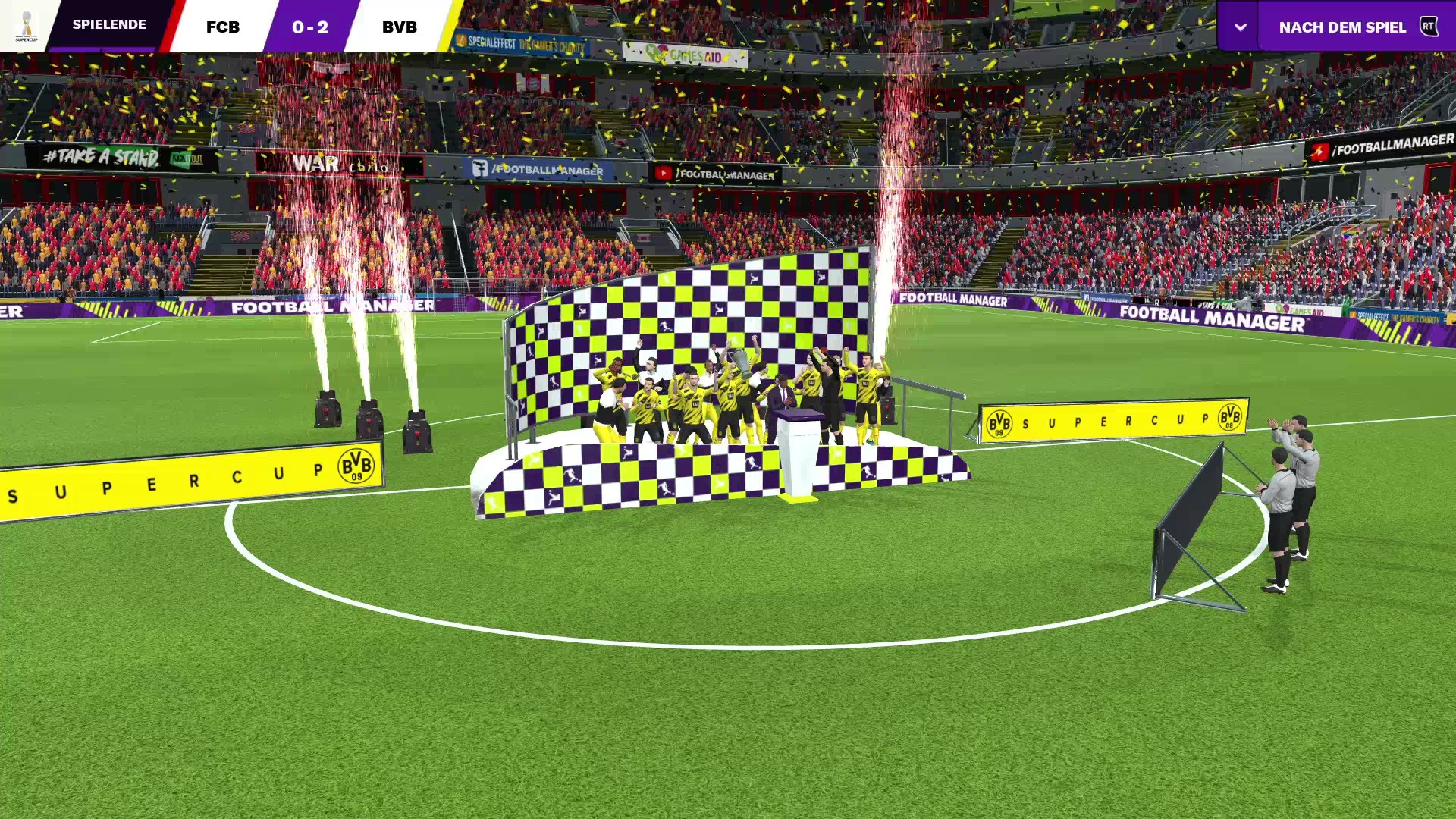Viewport: 1456px width, 819px height.
Task: Click the FCB team name
Action: 223,27
